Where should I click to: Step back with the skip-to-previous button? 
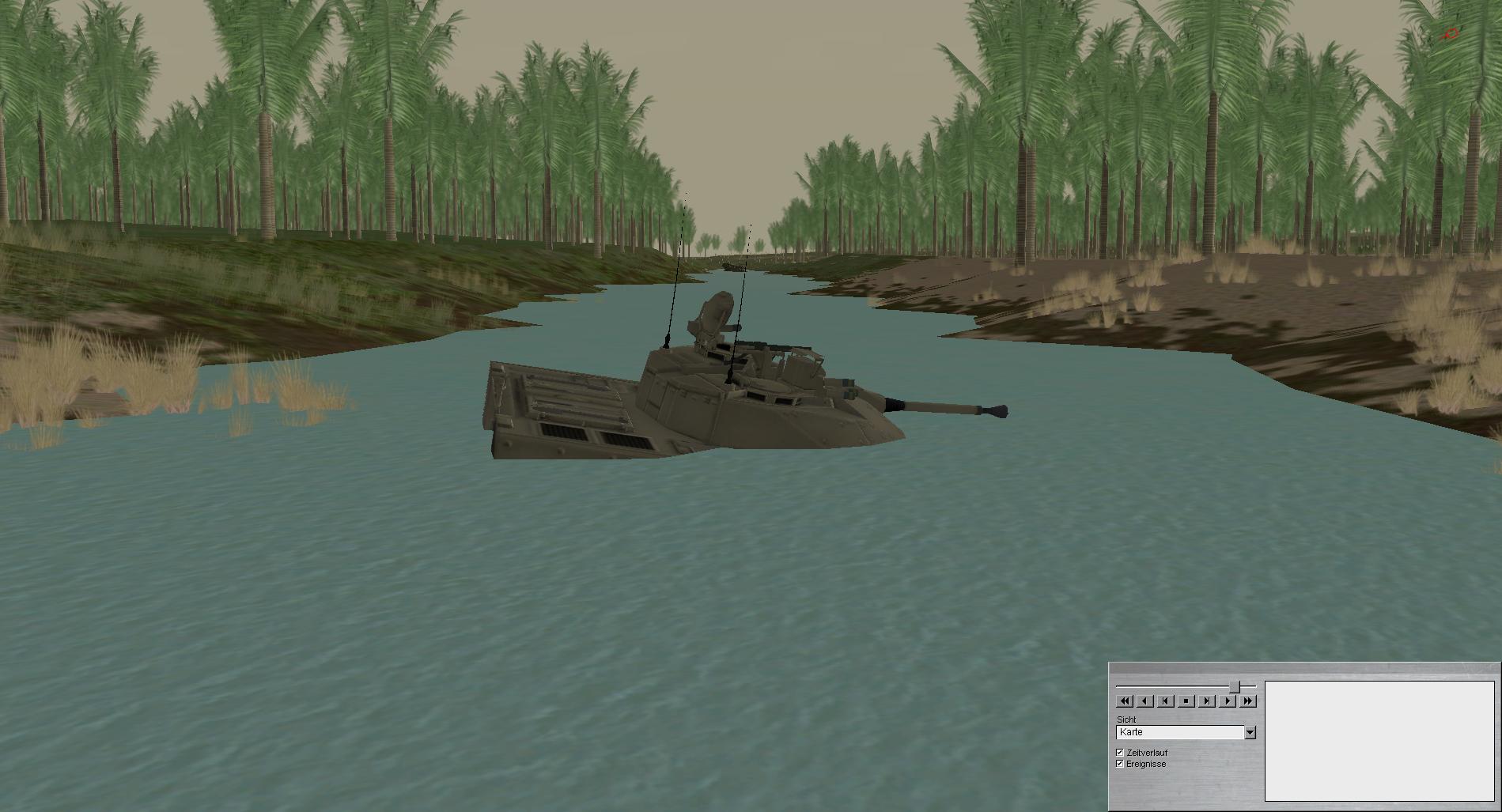(x=1165, y=701)
